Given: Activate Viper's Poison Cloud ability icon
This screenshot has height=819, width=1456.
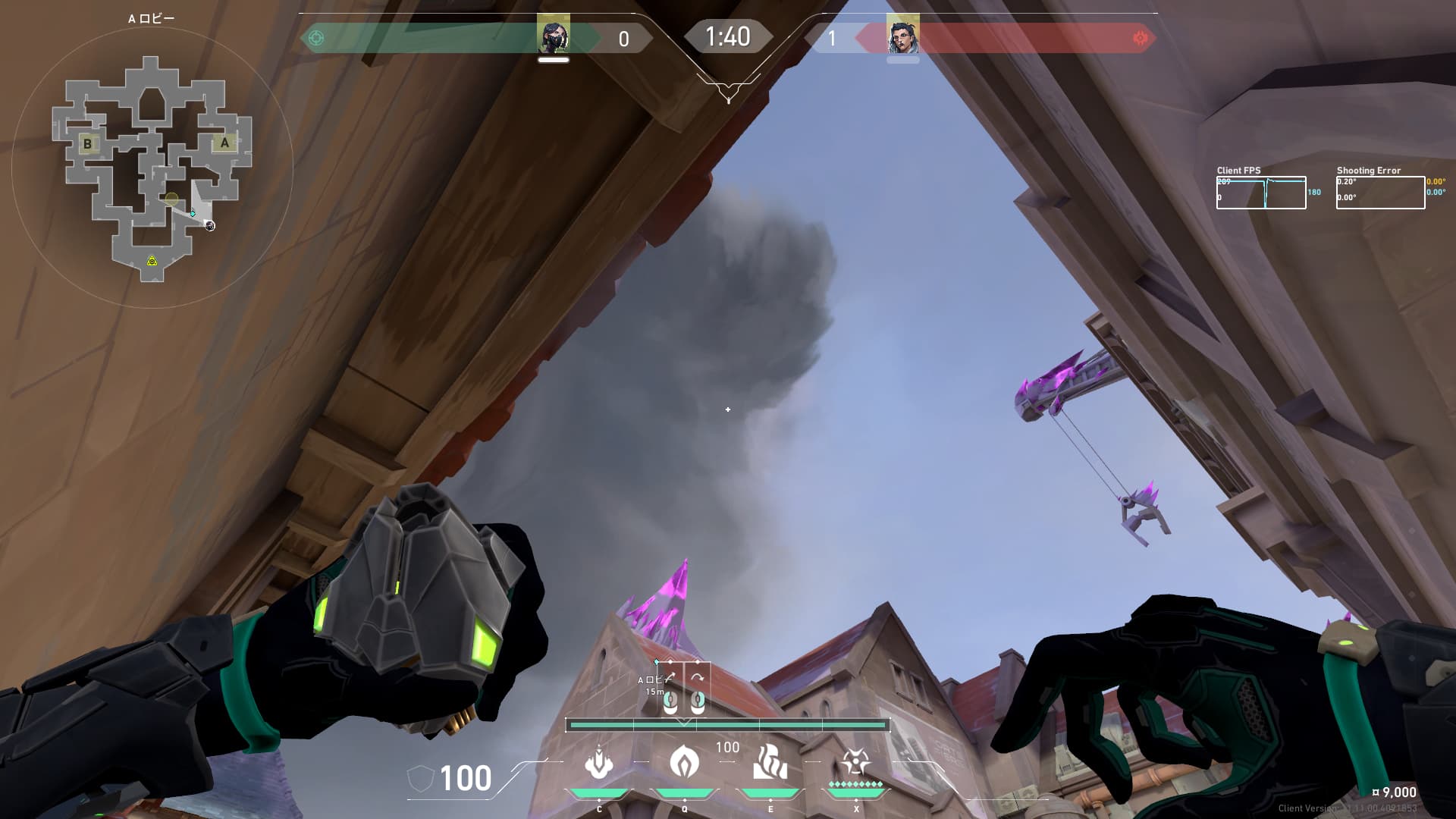Looking at the screenshot, I should tap(684, 762).
